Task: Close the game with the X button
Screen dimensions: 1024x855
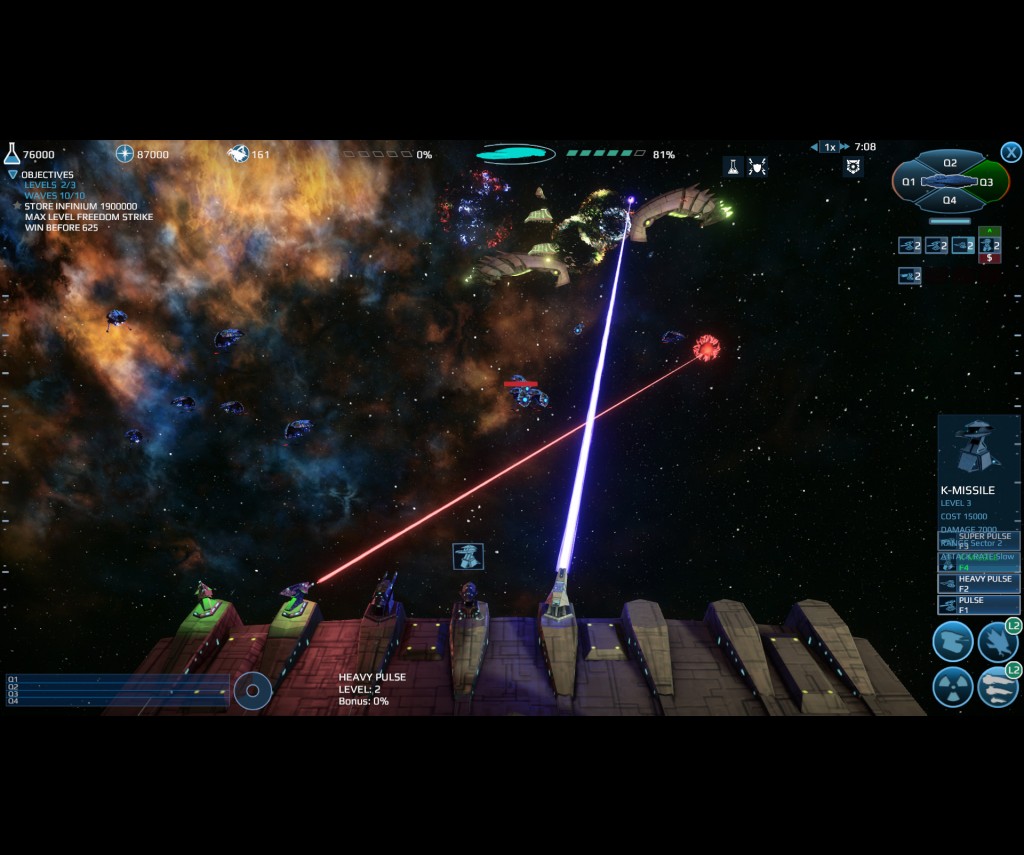Action: (x=1011, y=152)
